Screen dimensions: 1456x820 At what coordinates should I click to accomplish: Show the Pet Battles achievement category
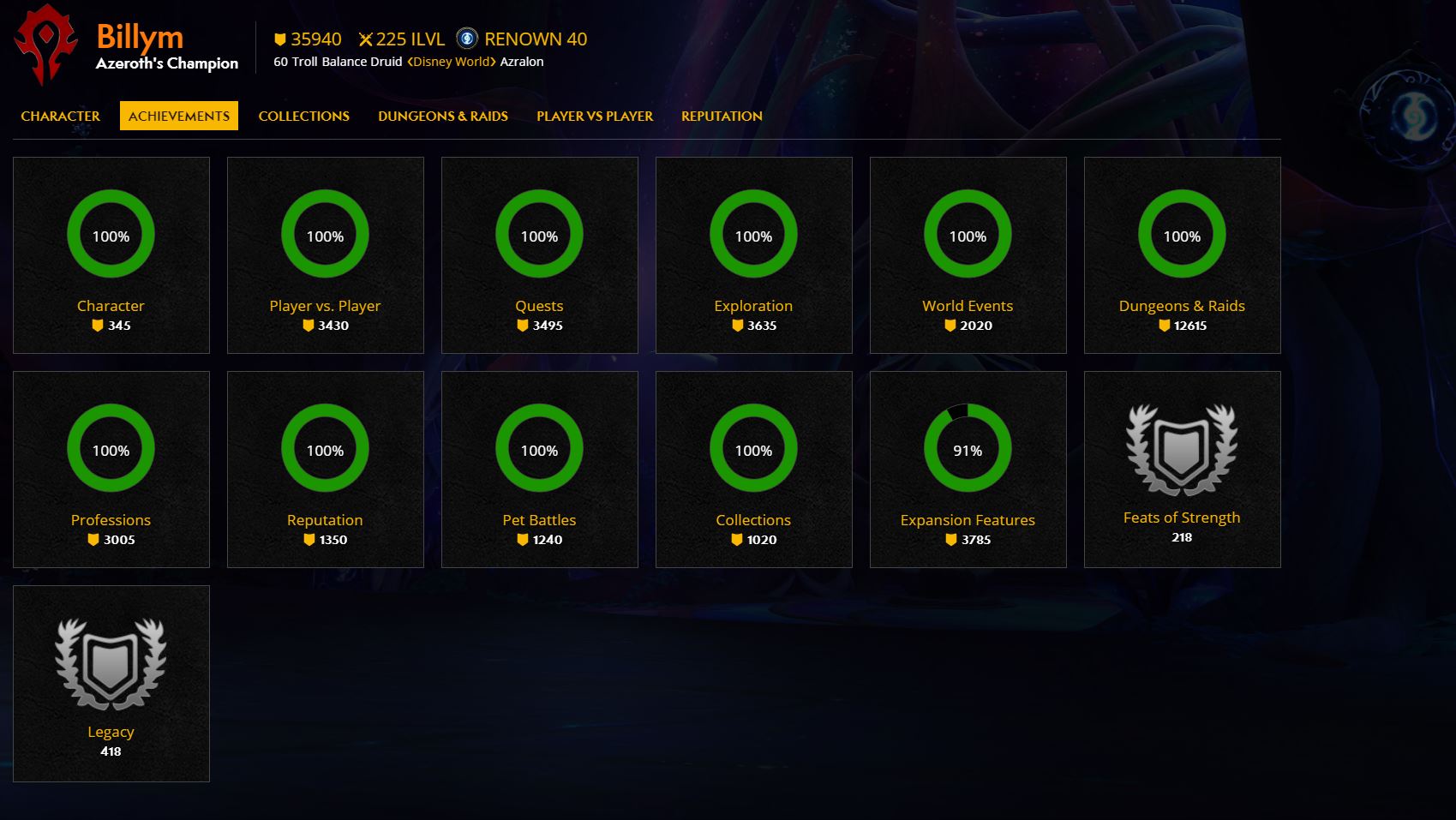(540, 470)
